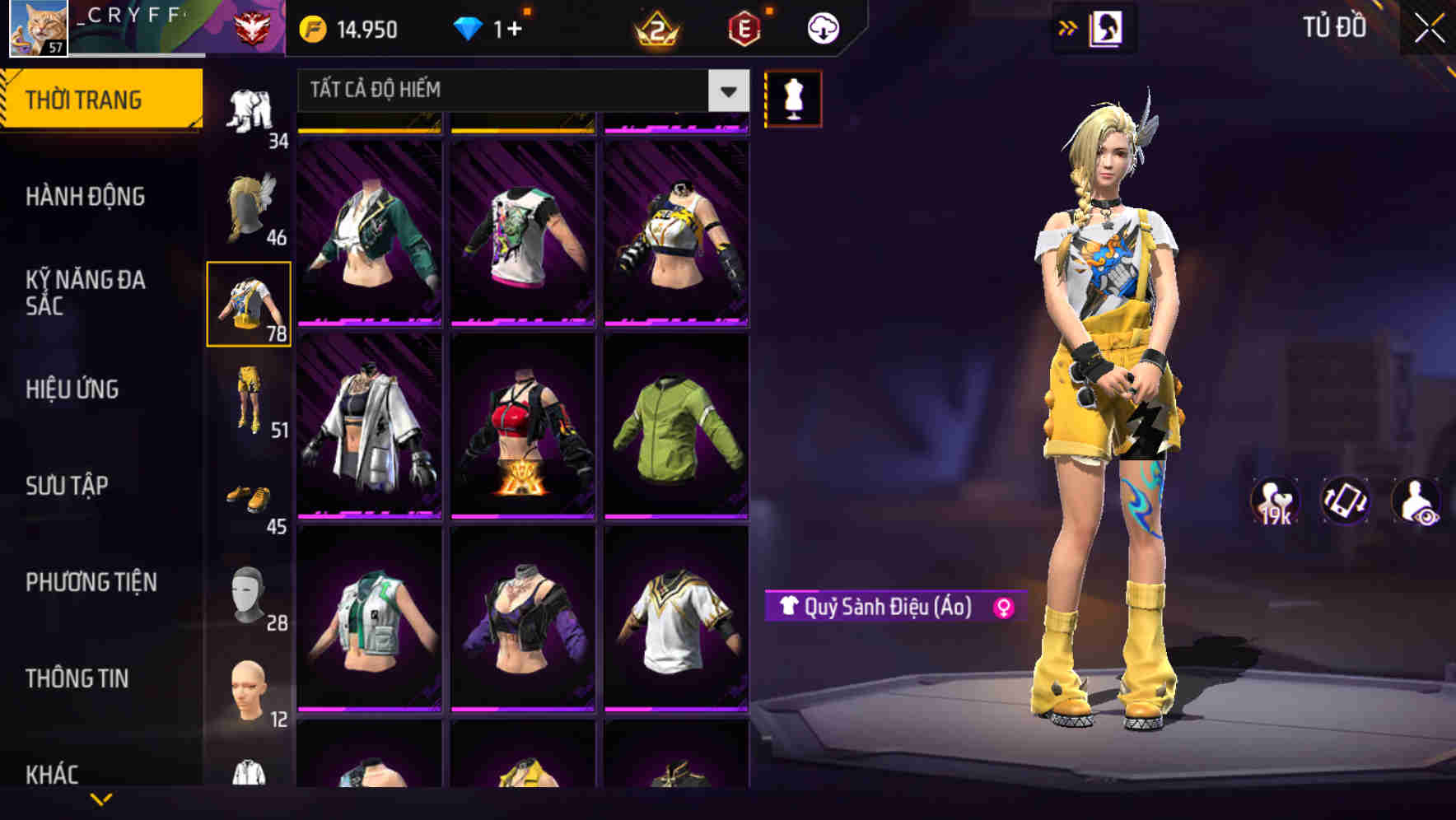Open the gold coin currency icon
This screenshot has width=1456, height=820.
[x=311, y=29]
